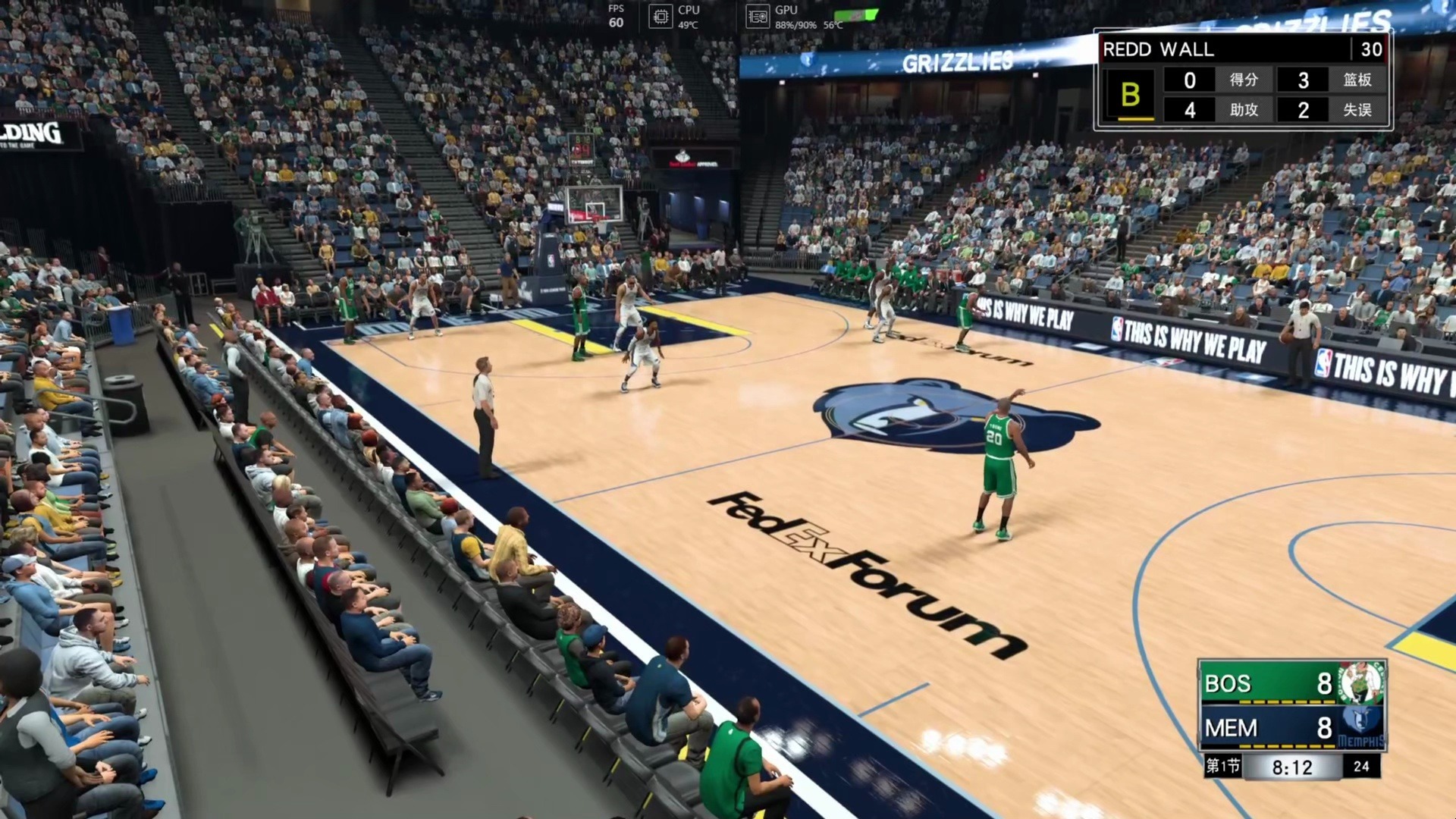Click the GPU card icon in the overlay
The height and width of the screenshot is (819, 1456).
[758, 17]
